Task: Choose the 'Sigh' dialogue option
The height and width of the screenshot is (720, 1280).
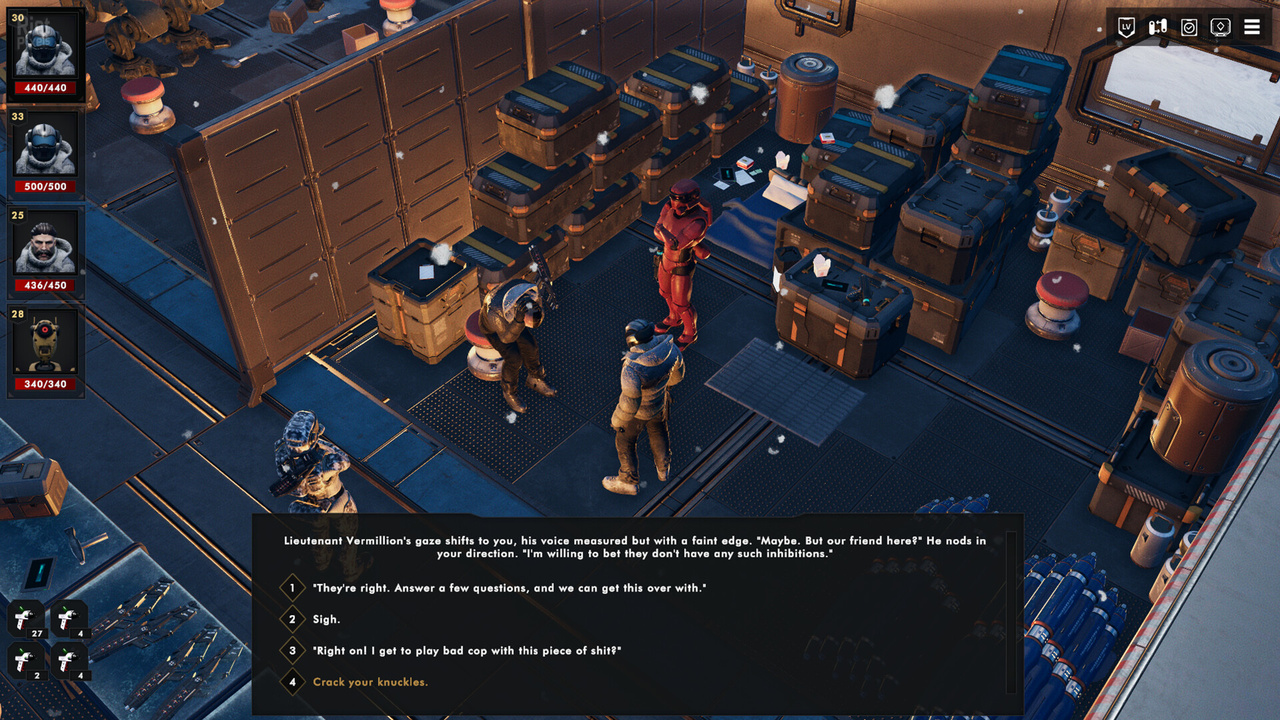Action: click(324, 620)
